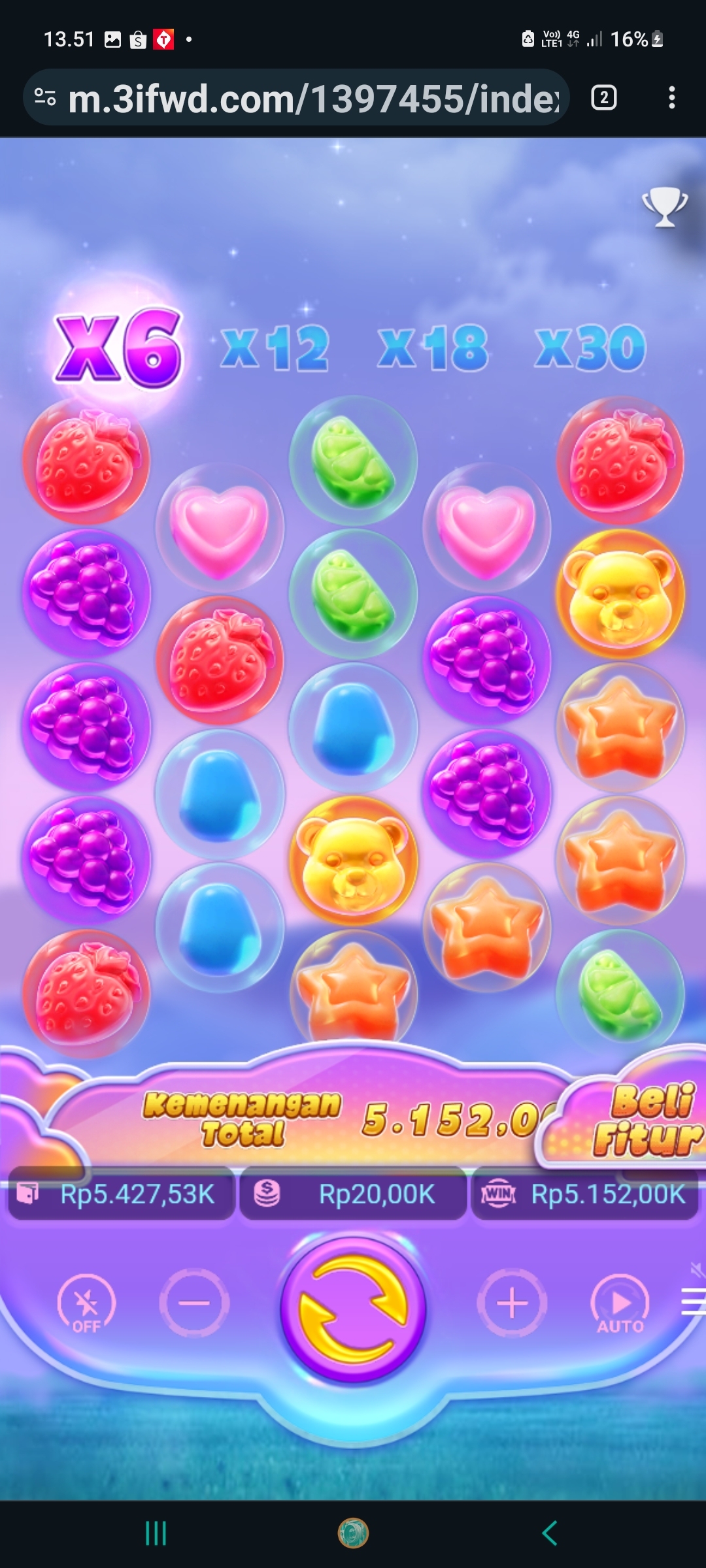The height and width of the screenshot is (1568, 706).
Task: Open the browser tab switcher
Action: pyautogui.click(x=604, y=98)
